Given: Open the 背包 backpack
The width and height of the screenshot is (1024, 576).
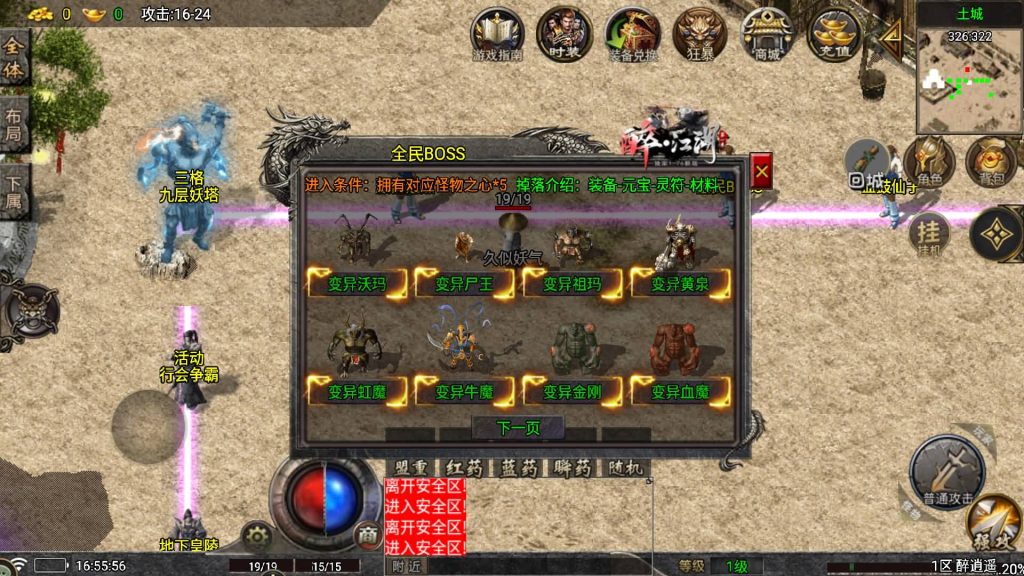Looking at the screenshot, I should pos(989,164).
